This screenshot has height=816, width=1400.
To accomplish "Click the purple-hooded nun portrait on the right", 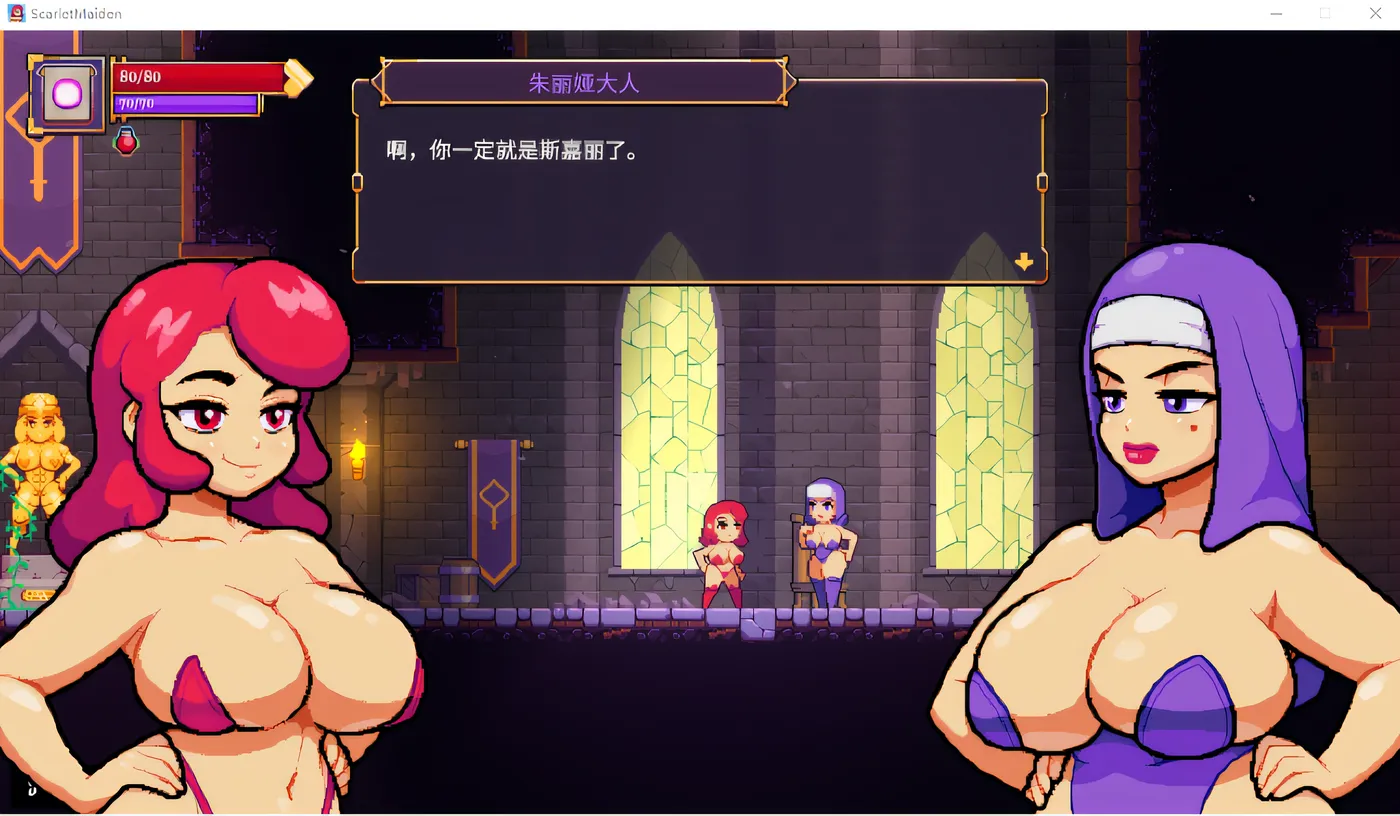I will coord(1160,450).
